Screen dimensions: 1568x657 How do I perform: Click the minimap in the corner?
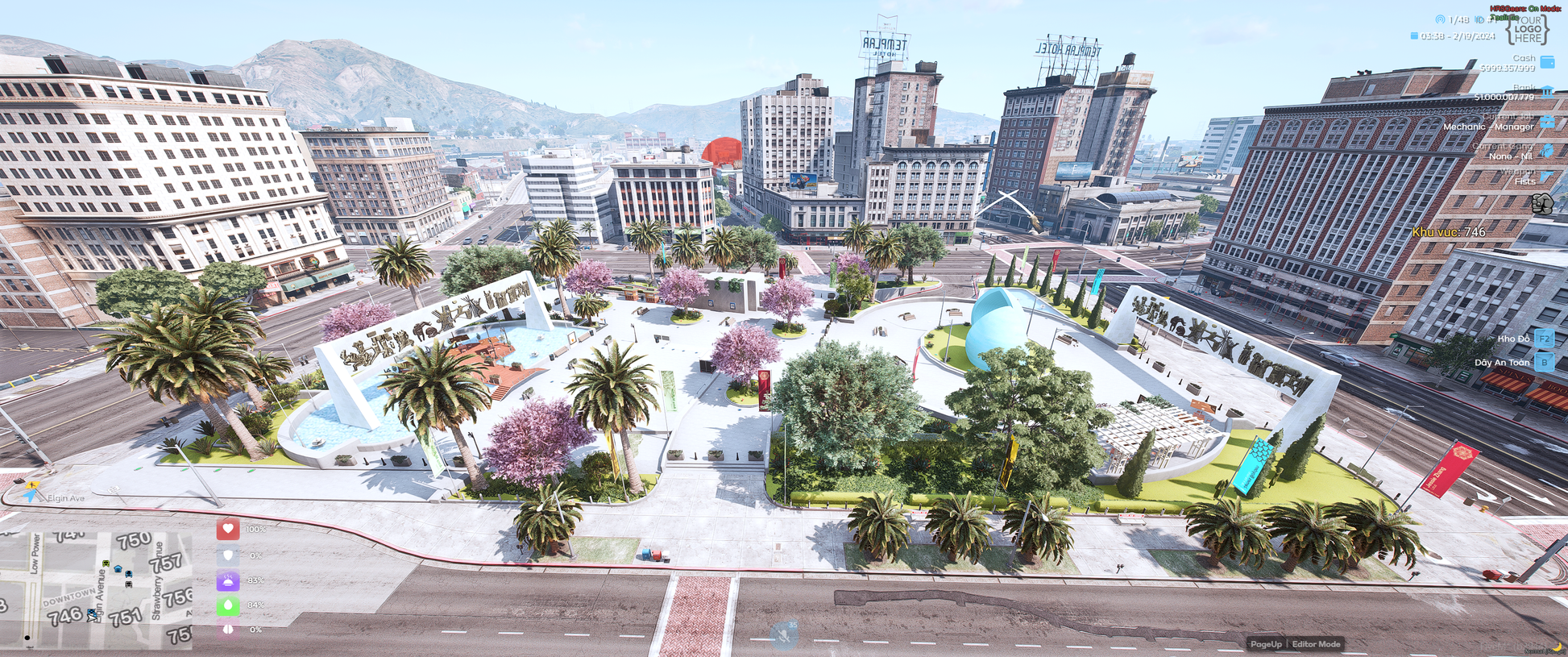97,588
